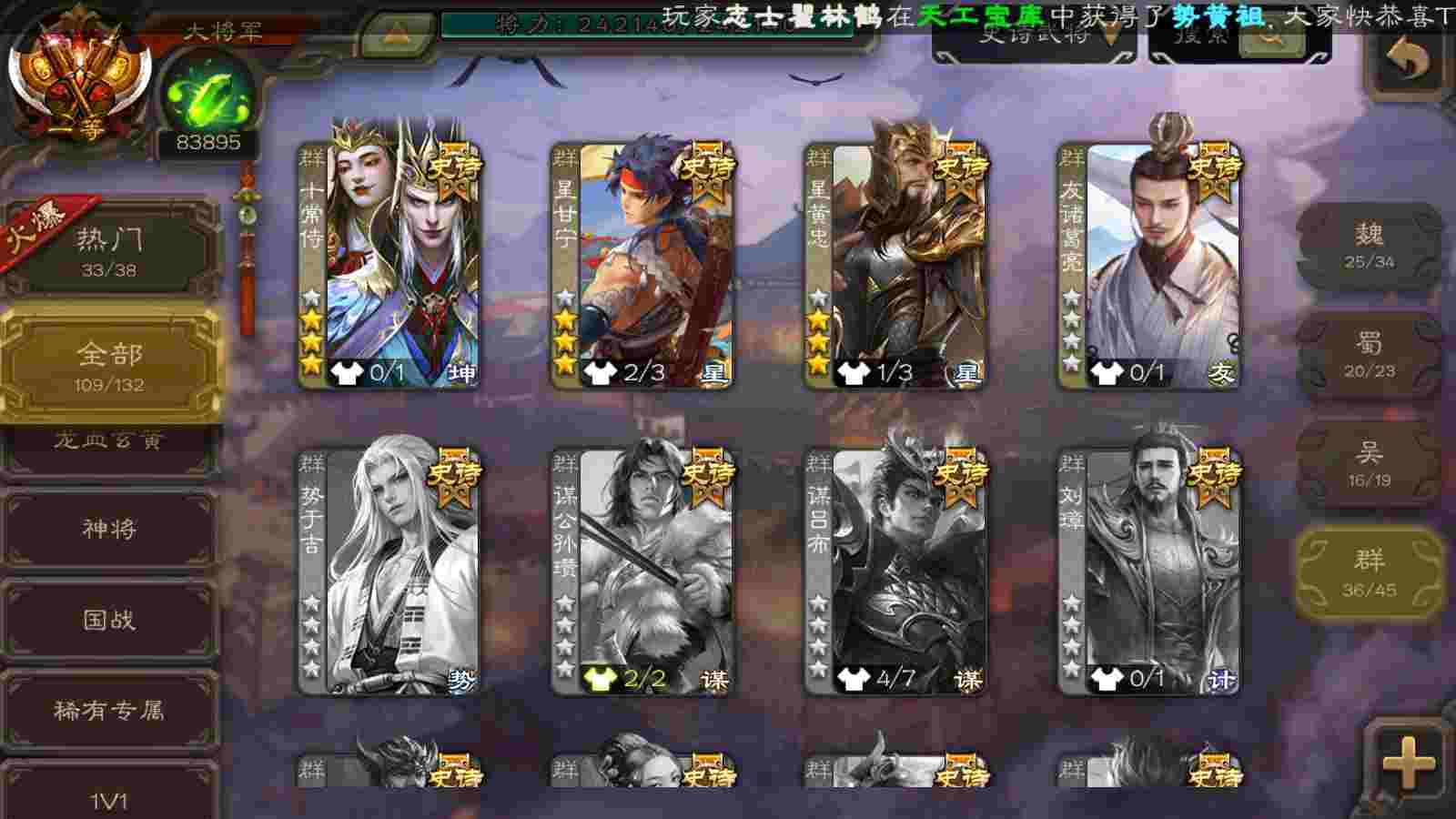
Task: Select the 友诸葛亮 hero card
Action: [x=1148, y=264]
